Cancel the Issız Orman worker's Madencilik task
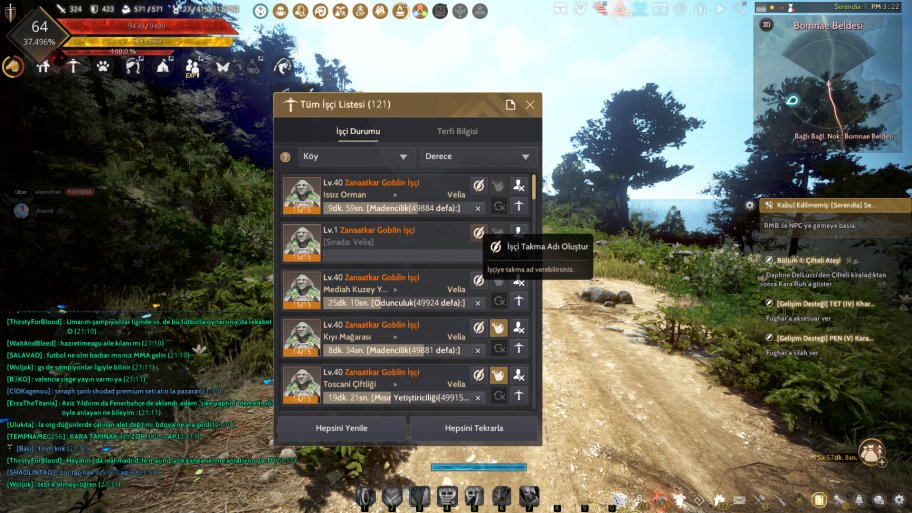Image resolution: width=912 pixels, height=513 pixels. [x=478, y=208]
